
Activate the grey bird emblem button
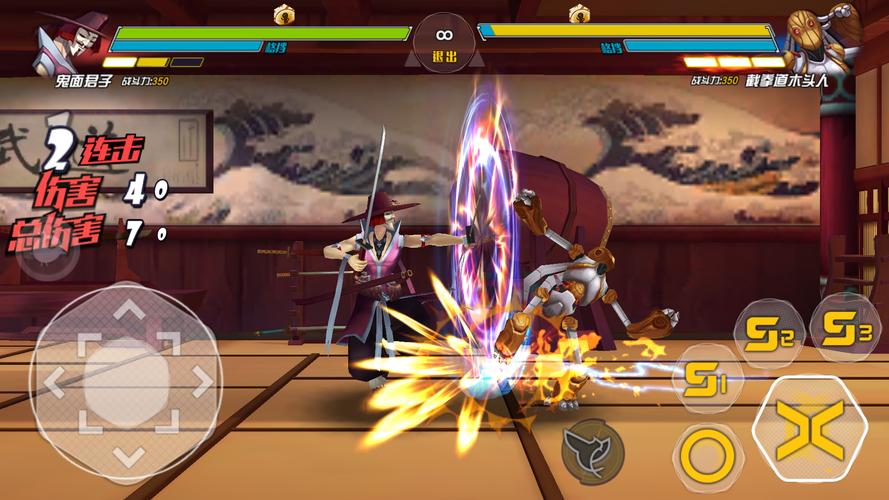[592, 449]
